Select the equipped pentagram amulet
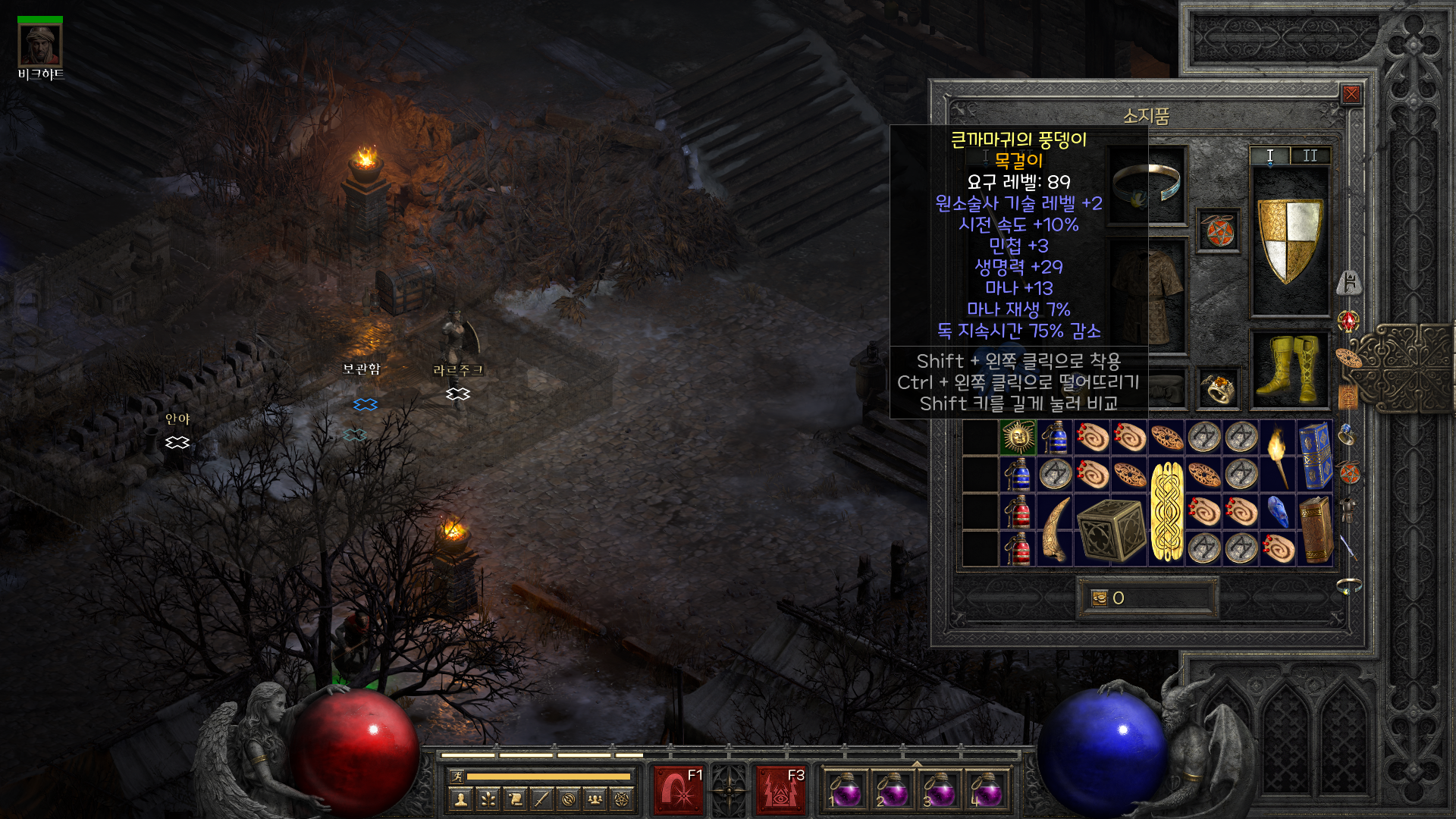The image size is (1456, 819). [x=1219, y=231]
